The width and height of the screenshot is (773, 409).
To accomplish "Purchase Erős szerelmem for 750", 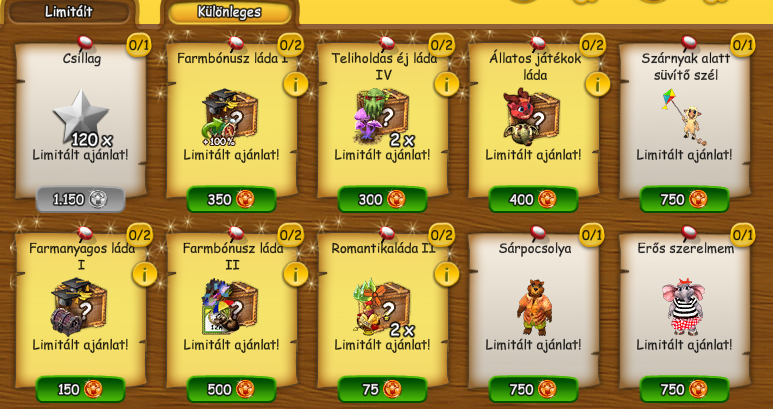I will coord(684,389).
